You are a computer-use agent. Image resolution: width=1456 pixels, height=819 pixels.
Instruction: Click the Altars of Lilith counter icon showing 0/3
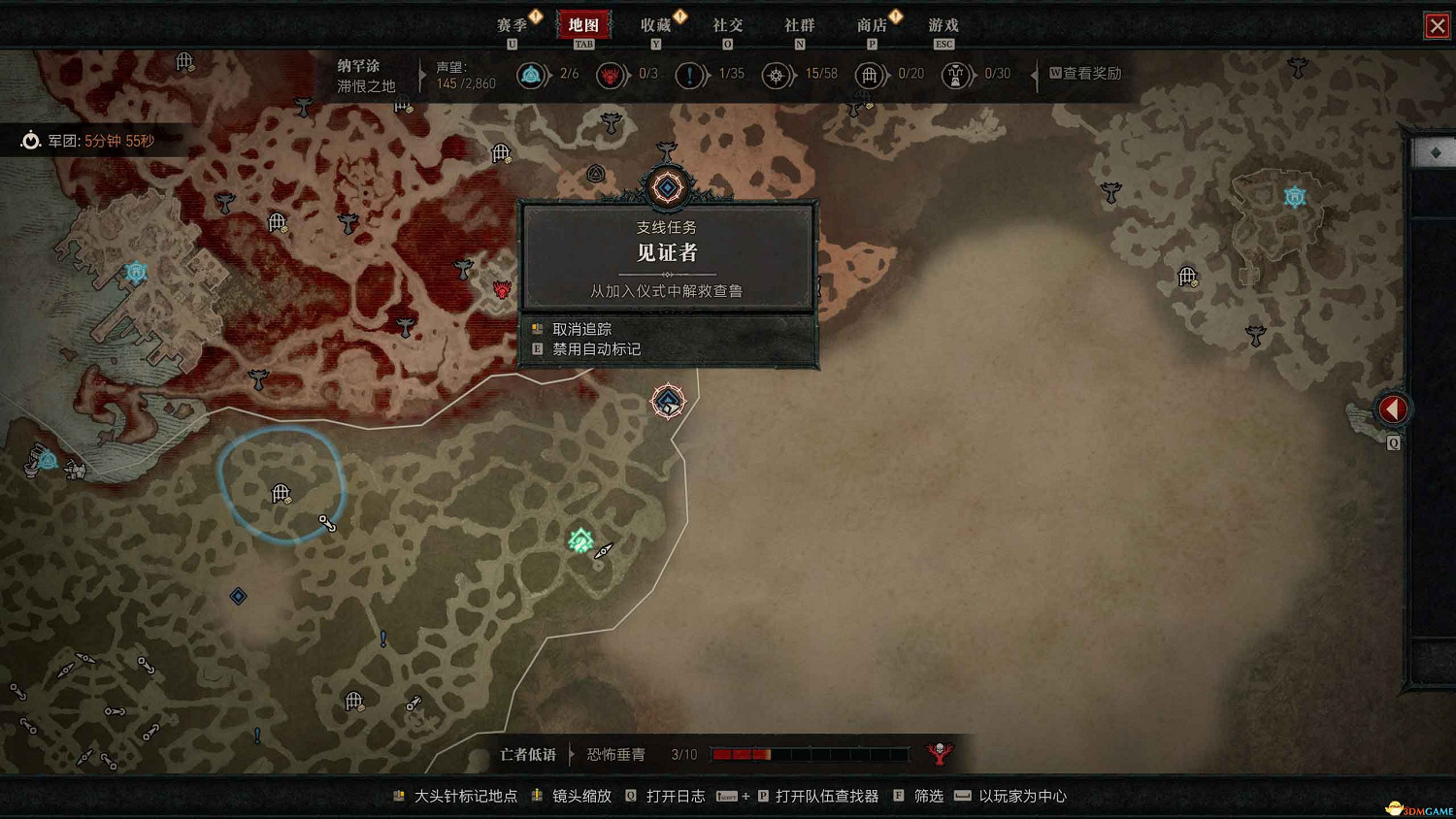pos(612,75)
